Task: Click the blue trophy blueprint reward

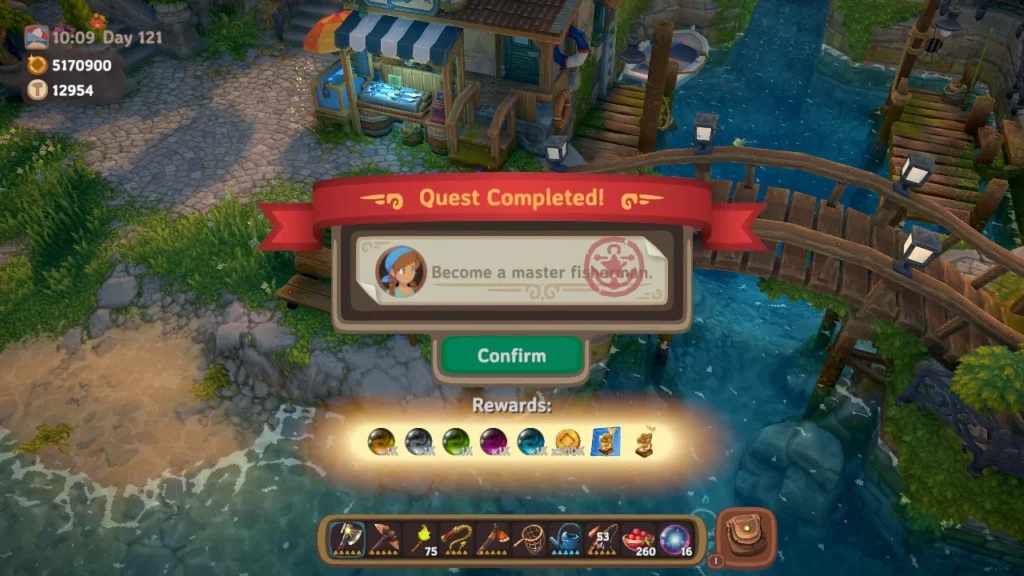Action: (604, 441)
